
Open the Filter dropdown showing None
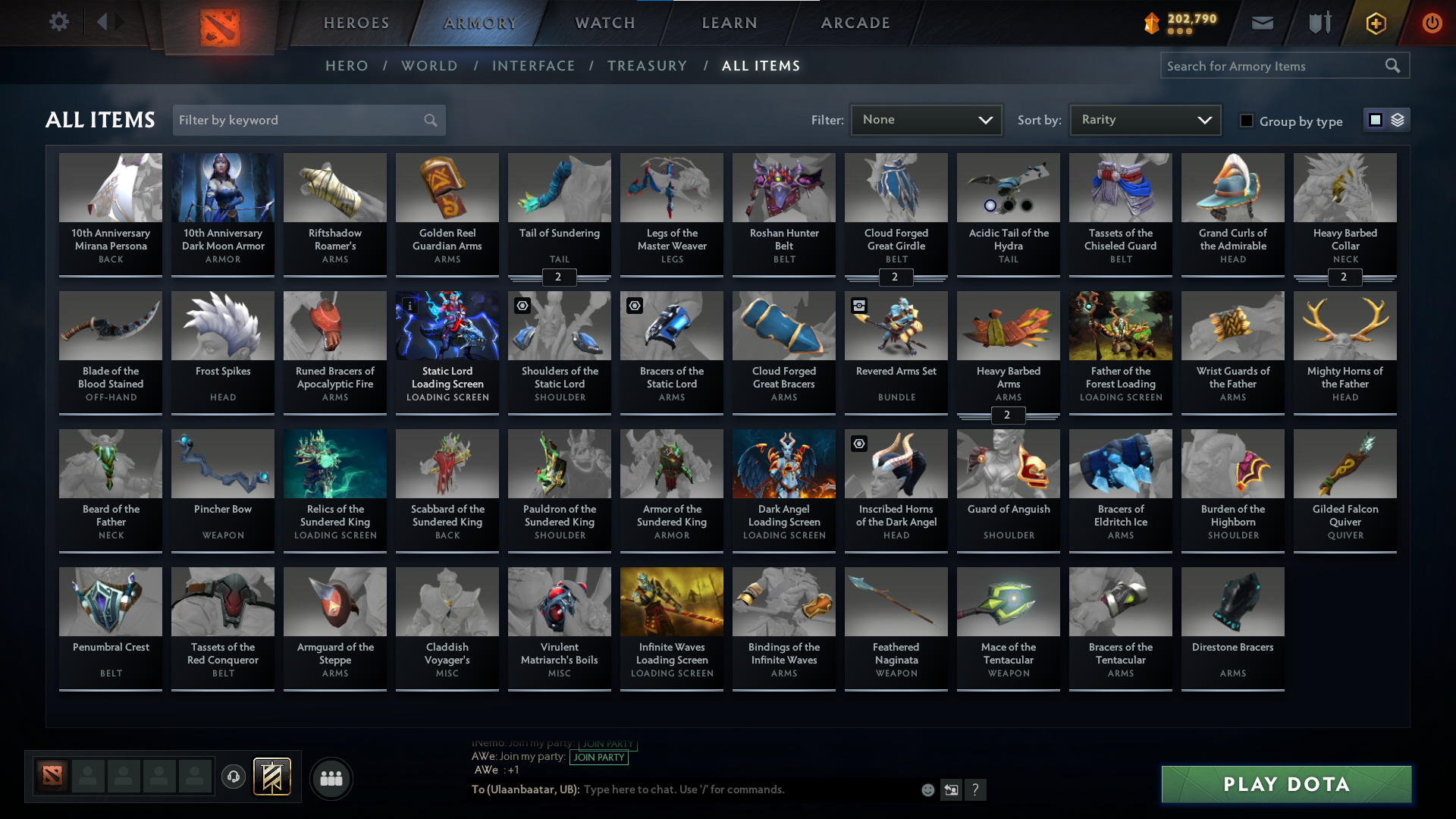click(926, 119)
